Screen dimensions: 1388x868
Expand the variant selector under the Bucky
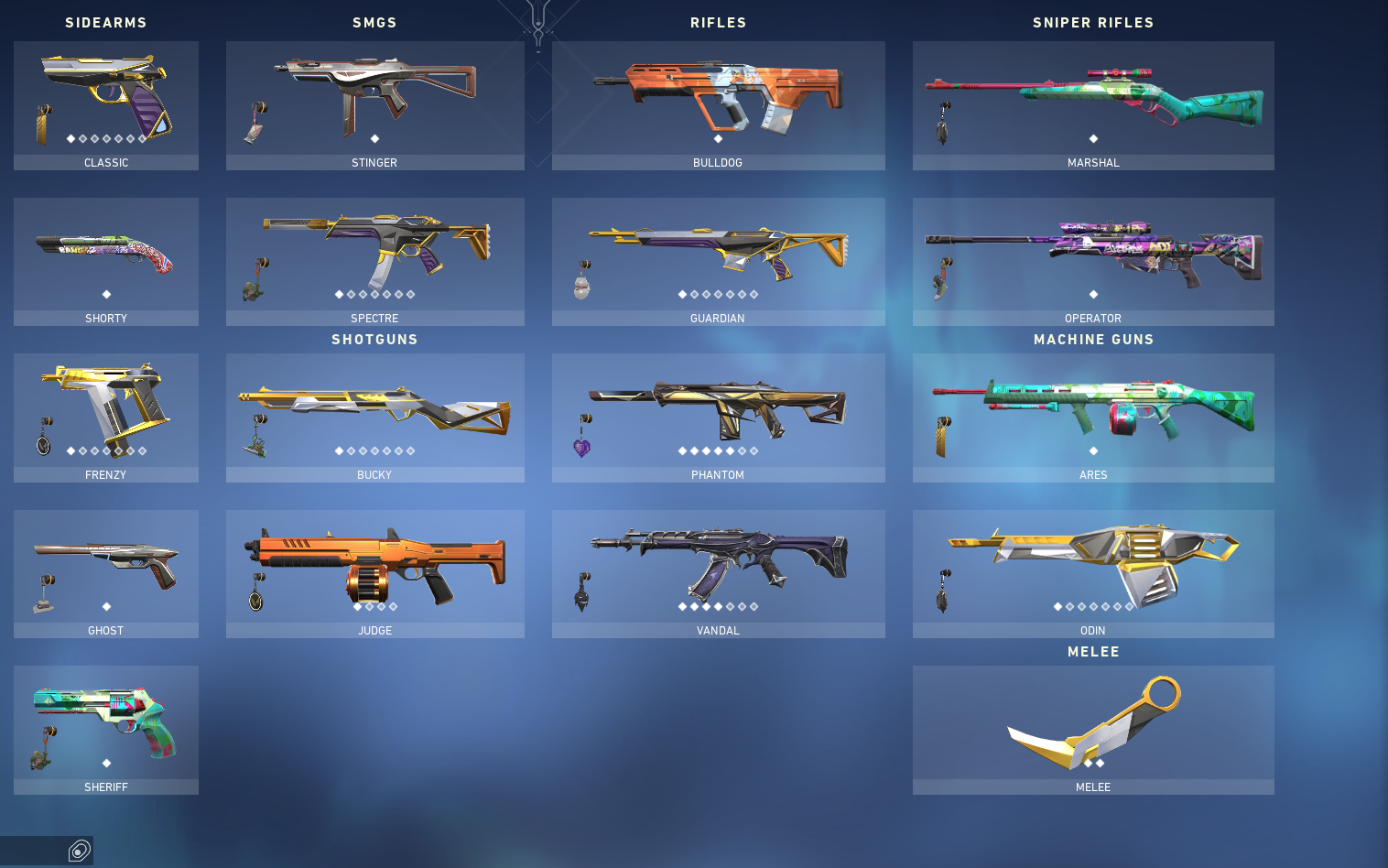(x=374, y=450)
